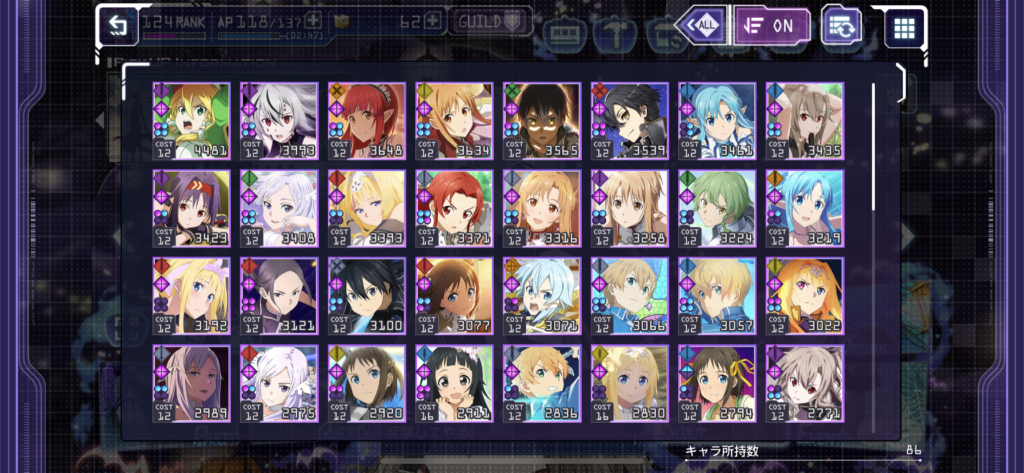Pick the black-haired swordsman with power 3100
The image size is (1024, 473).
367,296
